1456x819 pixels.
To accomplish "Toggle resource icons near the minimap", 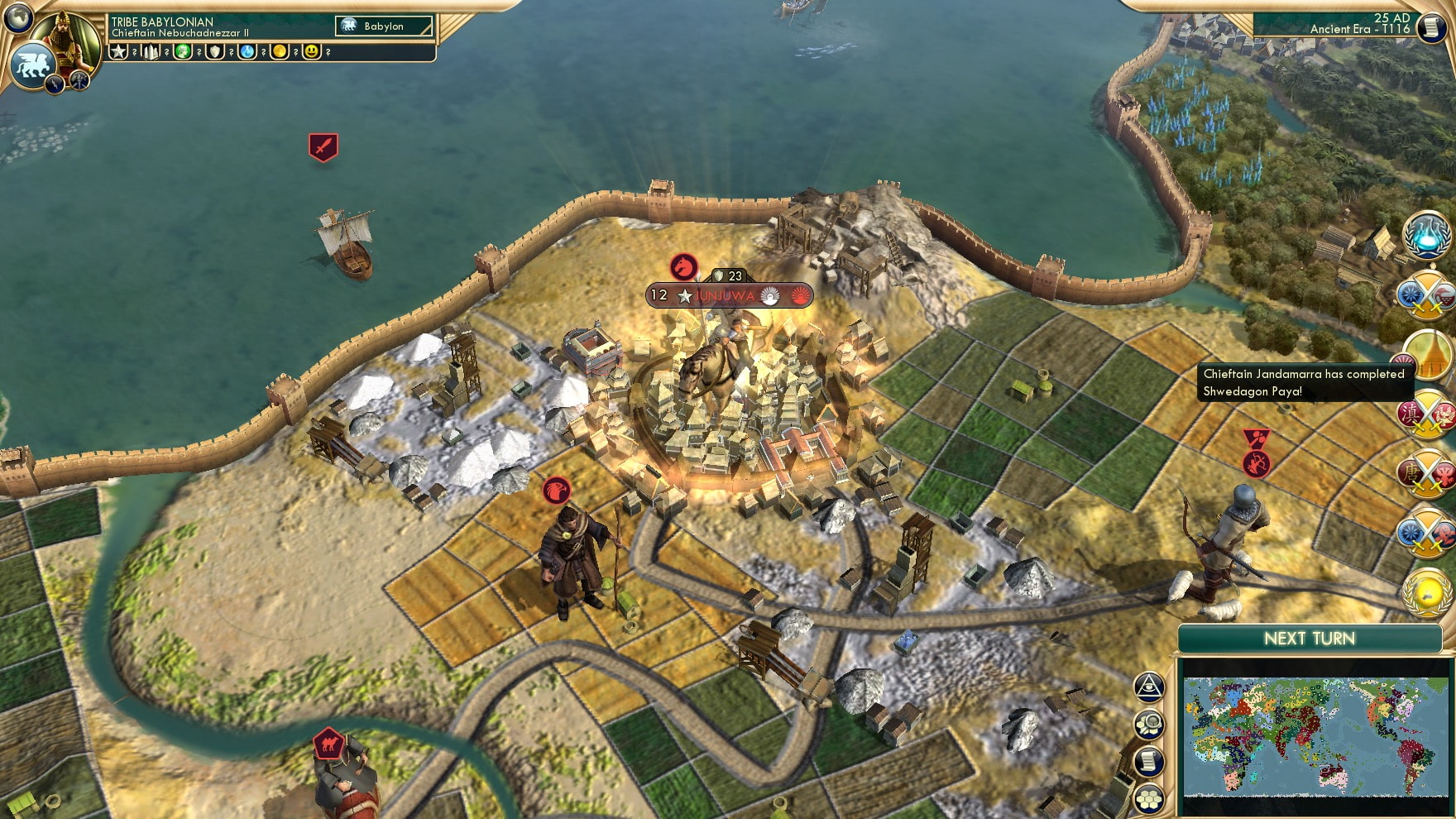I will tap(1148, 723).
